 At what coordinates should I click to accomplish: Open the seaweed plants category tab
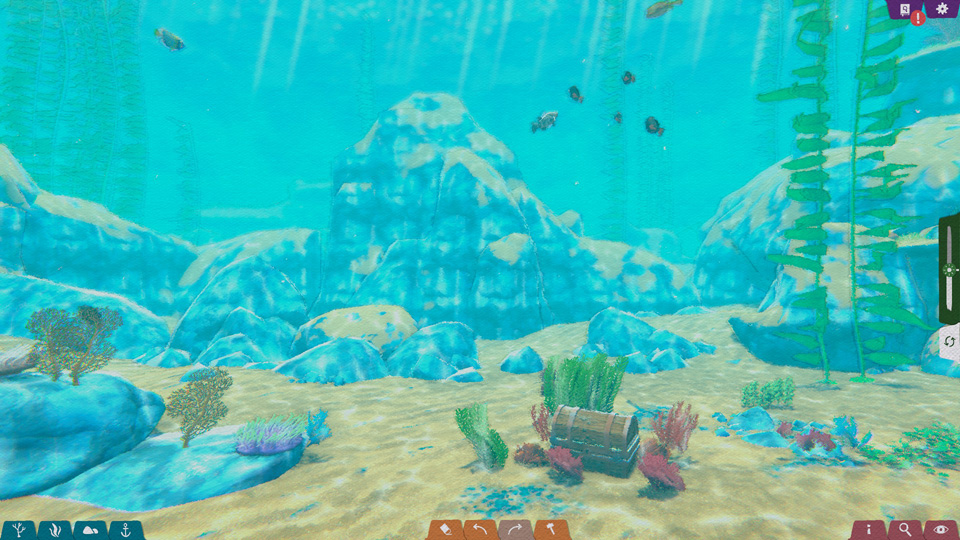(x=55, y=530)
